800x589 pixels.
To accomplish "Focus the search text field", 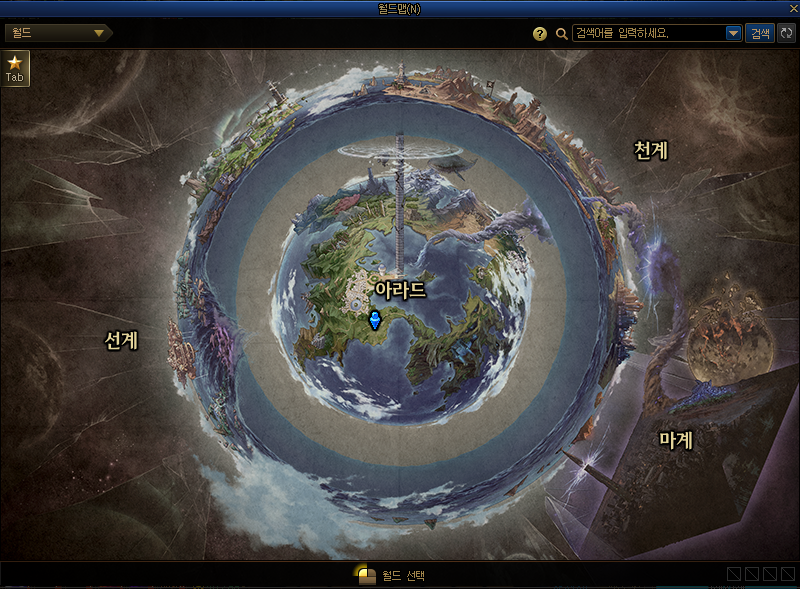I will point(648,34).
